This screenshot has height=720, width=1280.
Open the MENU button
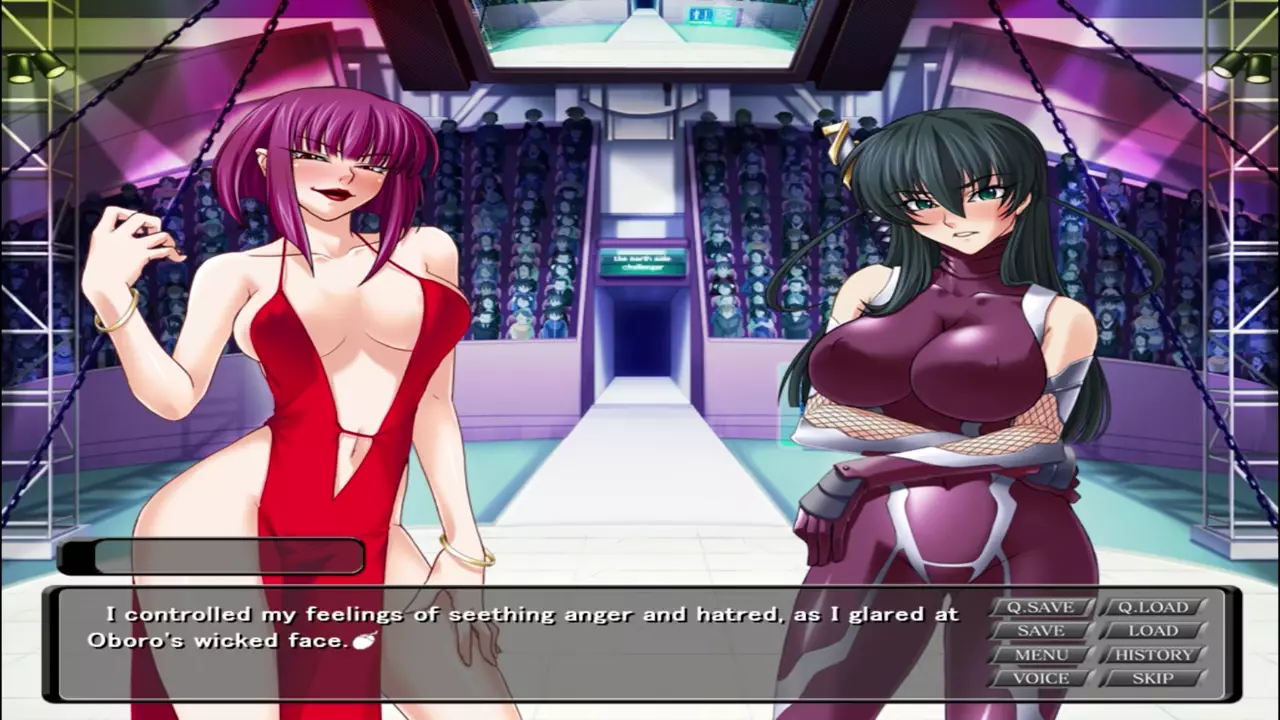click(x=1040, y=655)
